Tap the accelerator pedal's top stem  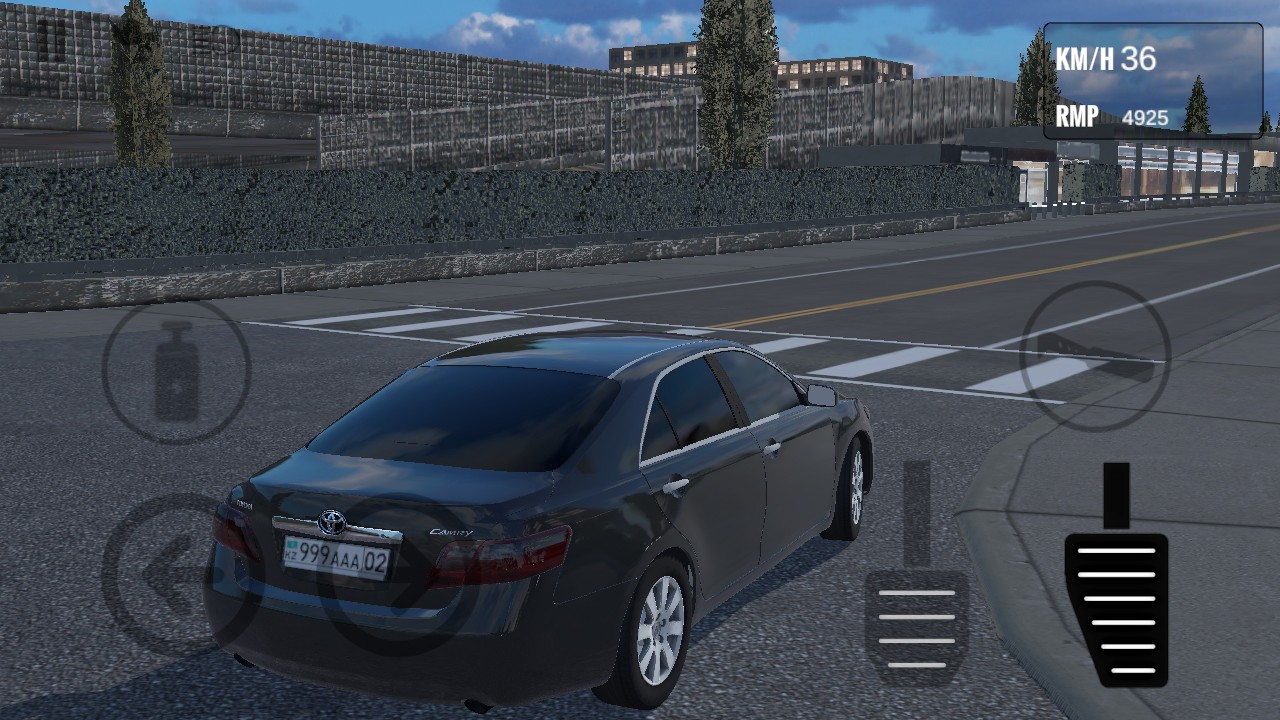(1117, 495)
